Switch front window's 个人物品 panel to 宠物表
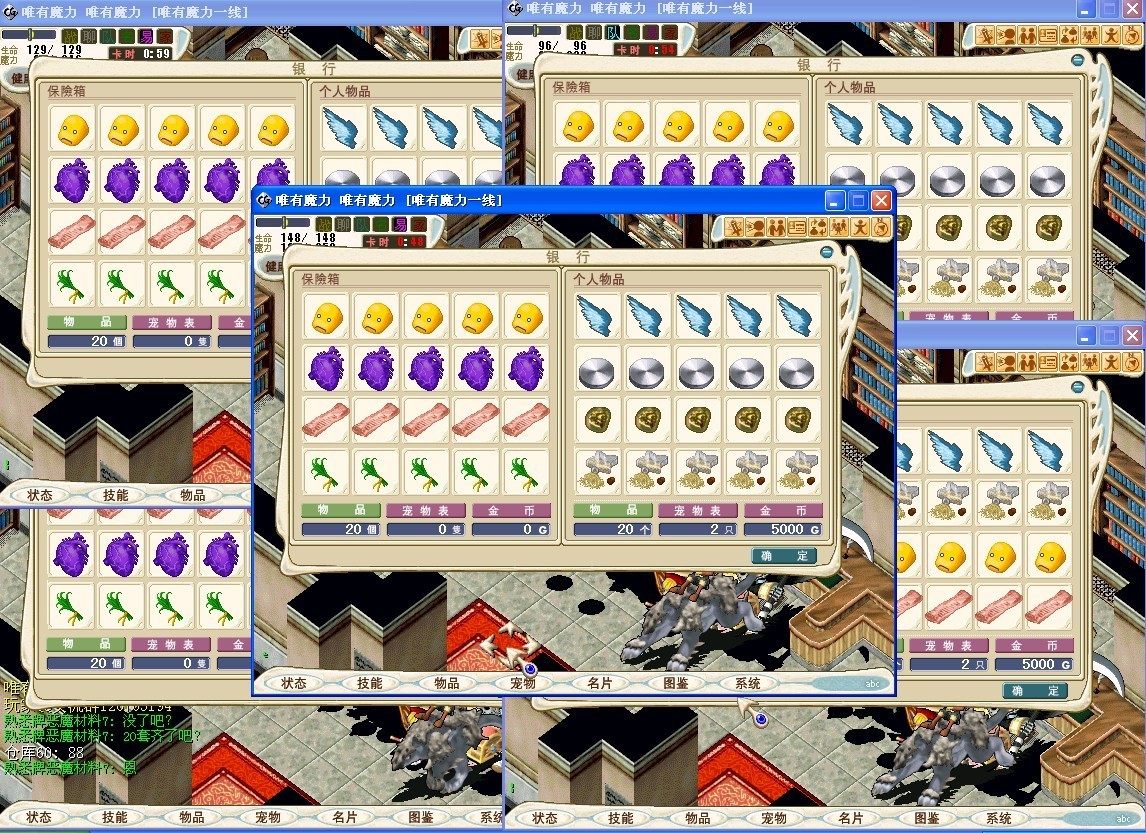This screenshot has height=833, width=1146. tap(697, 510)
